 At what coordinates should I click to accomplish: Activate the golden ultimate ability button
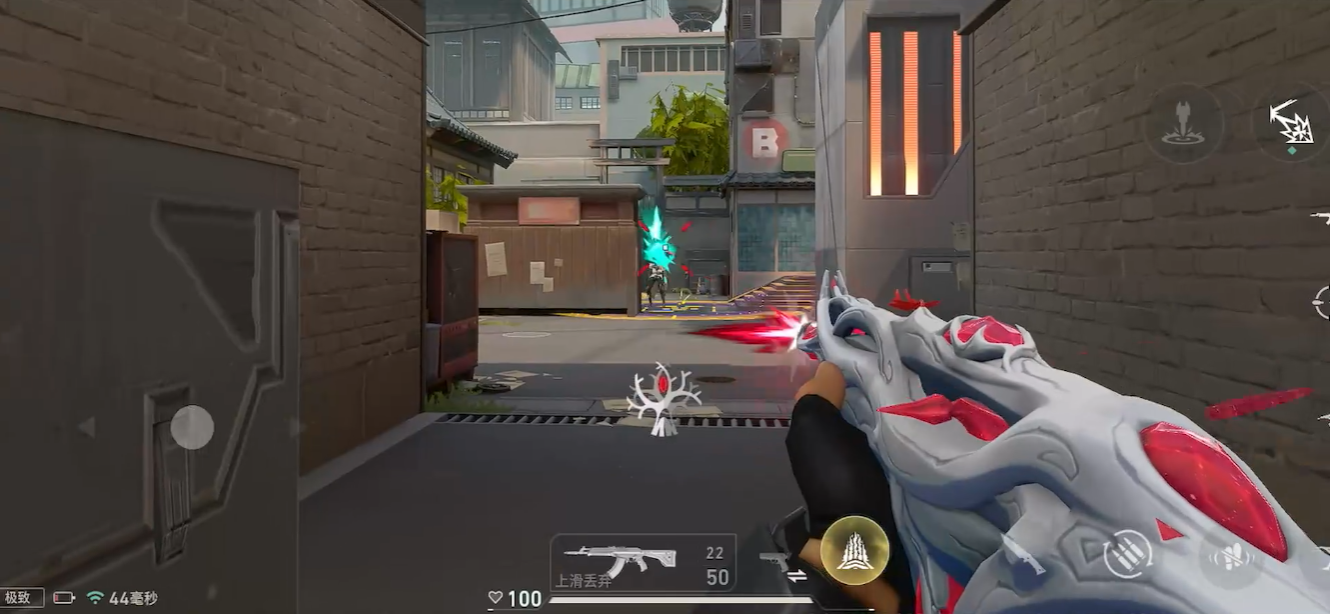click(854, 551)
